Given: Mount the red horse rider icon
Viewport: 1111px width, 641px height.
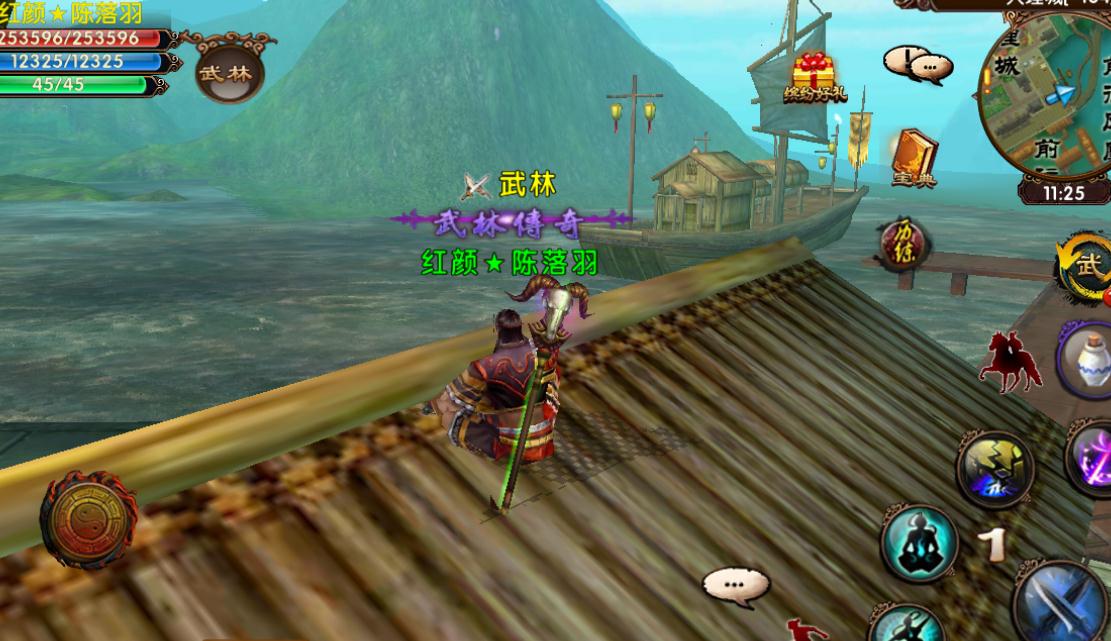Looking at the screenshot, I should [1010, 361].
